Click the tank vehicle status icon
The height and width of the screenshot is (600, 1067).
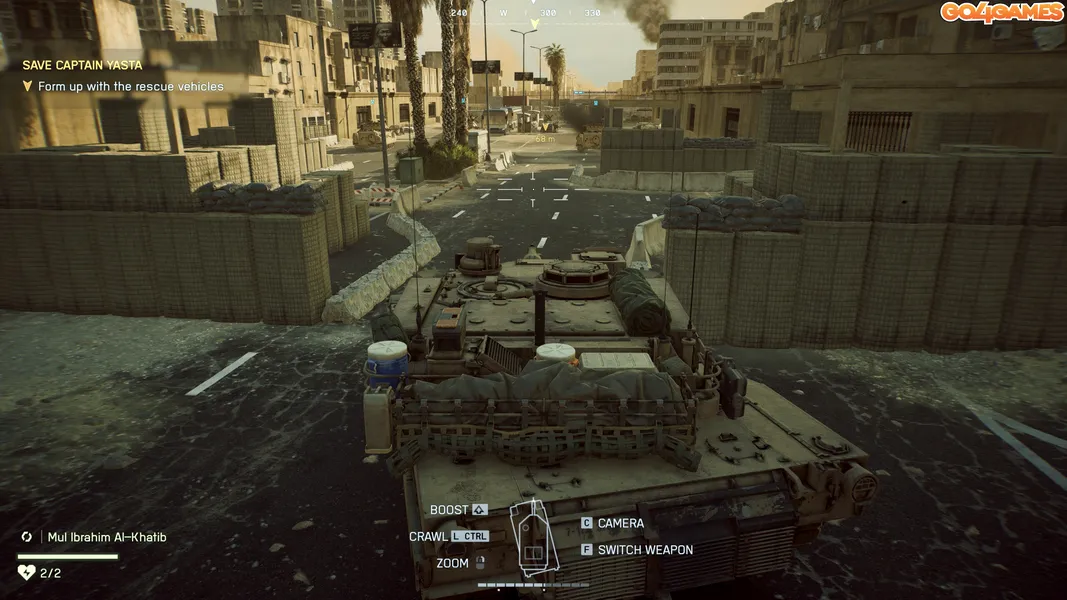(x=533, y=538)
